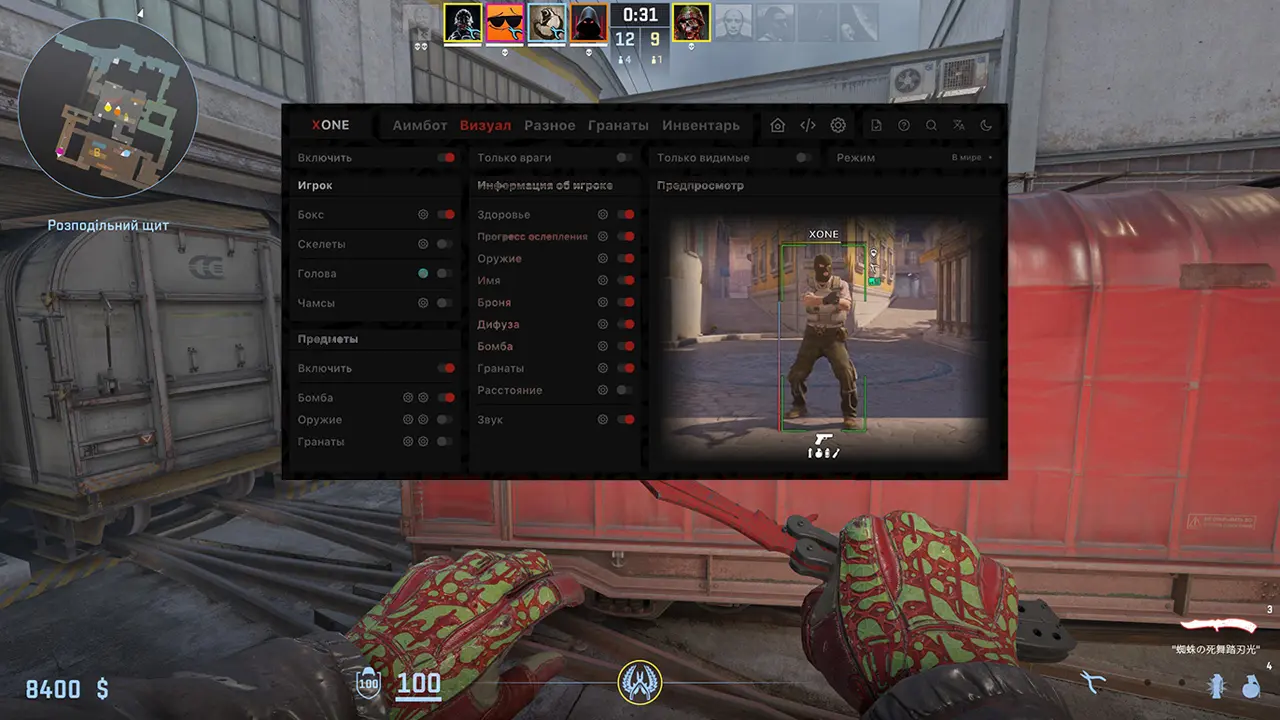
Task: Open the language translate icon
Action: point(959,125)
